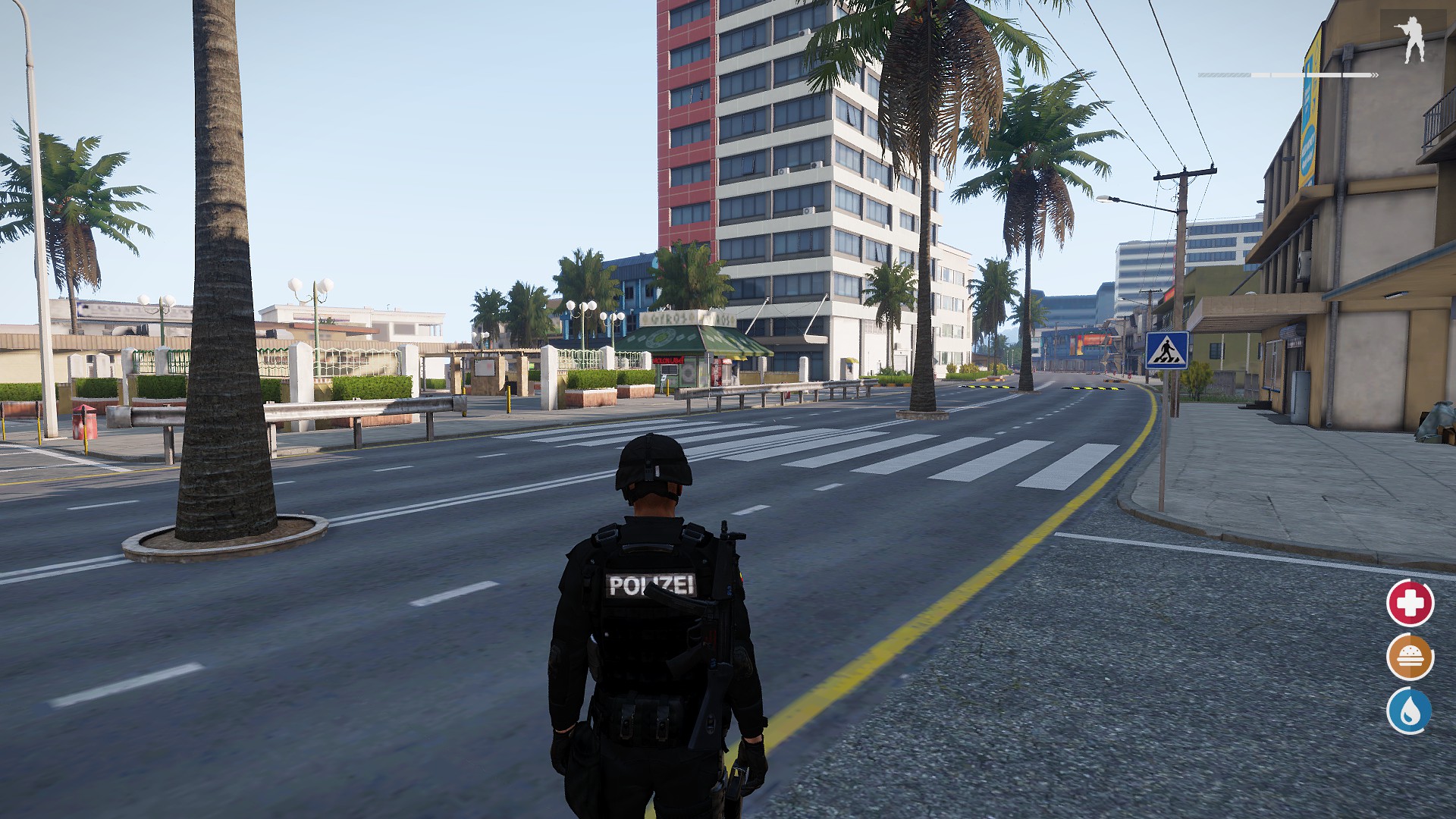Select the burger hunger status icon

(x=1410, y=657)
